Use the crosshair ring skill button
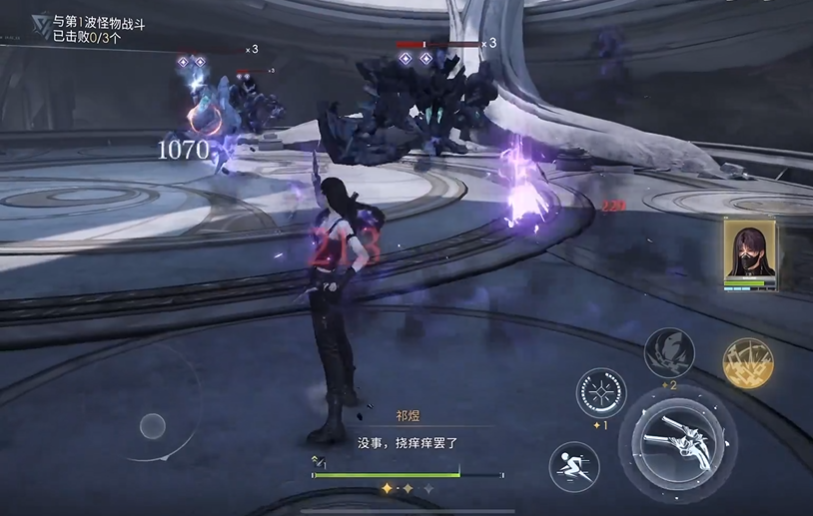 (601, 393)
